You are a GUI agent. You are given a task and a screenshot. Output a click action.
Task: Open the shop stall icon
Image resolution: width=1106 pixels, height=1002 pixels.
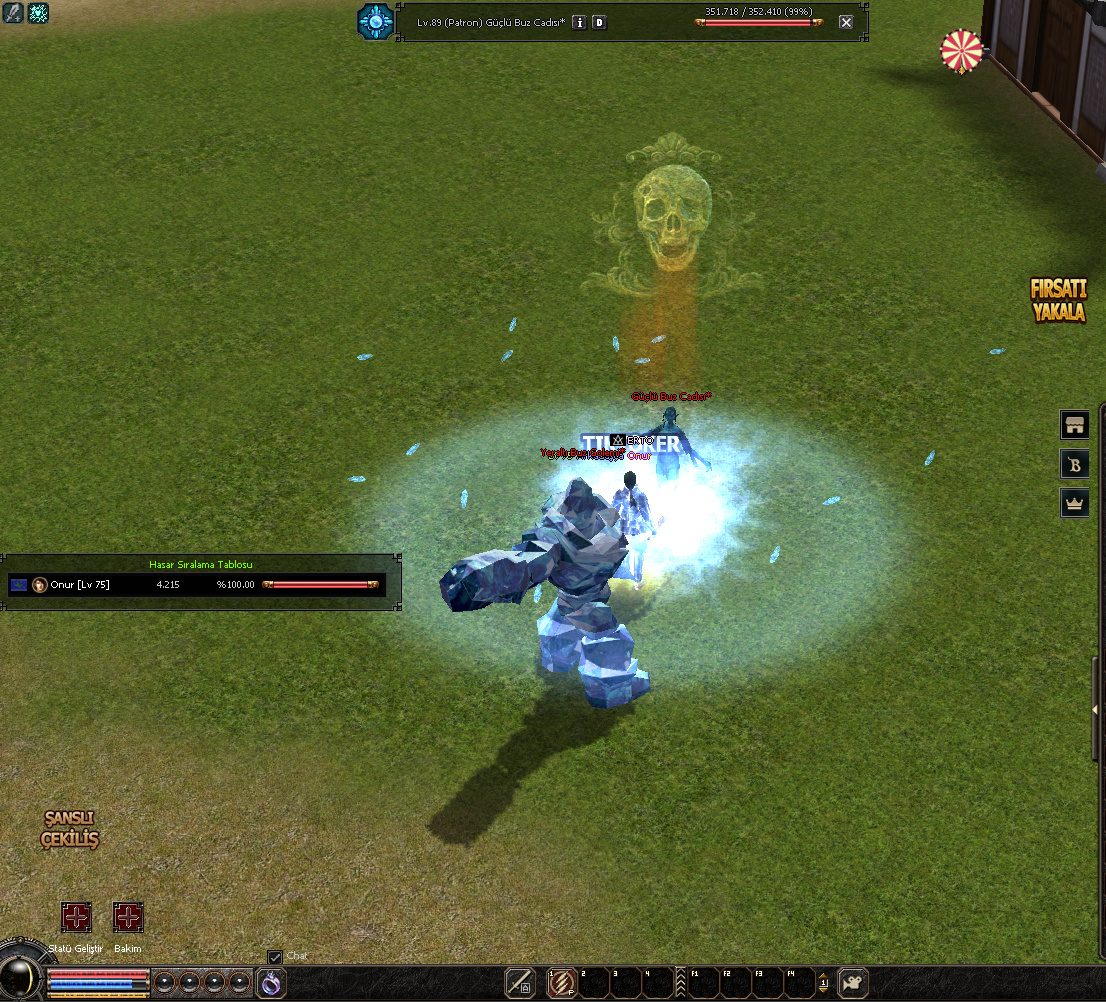tap(1075, 425)
